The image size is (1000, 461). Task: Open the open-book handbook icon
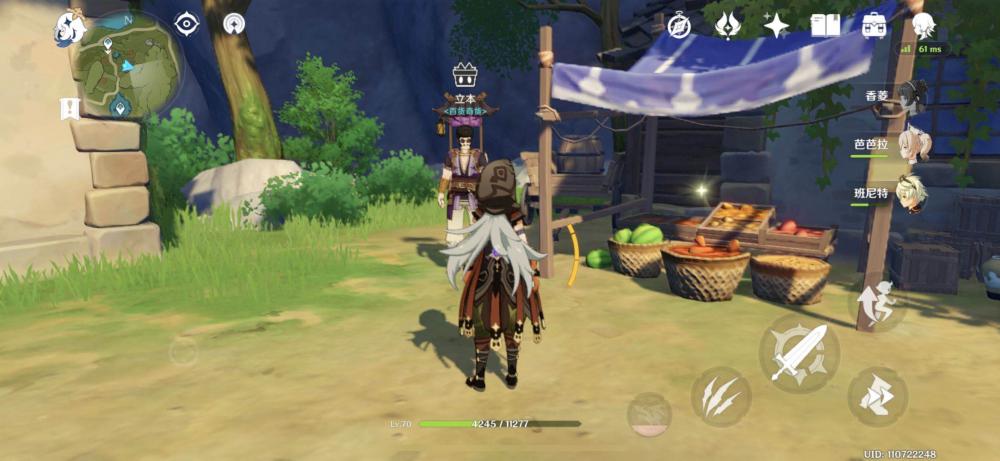[x=825, y=26]
